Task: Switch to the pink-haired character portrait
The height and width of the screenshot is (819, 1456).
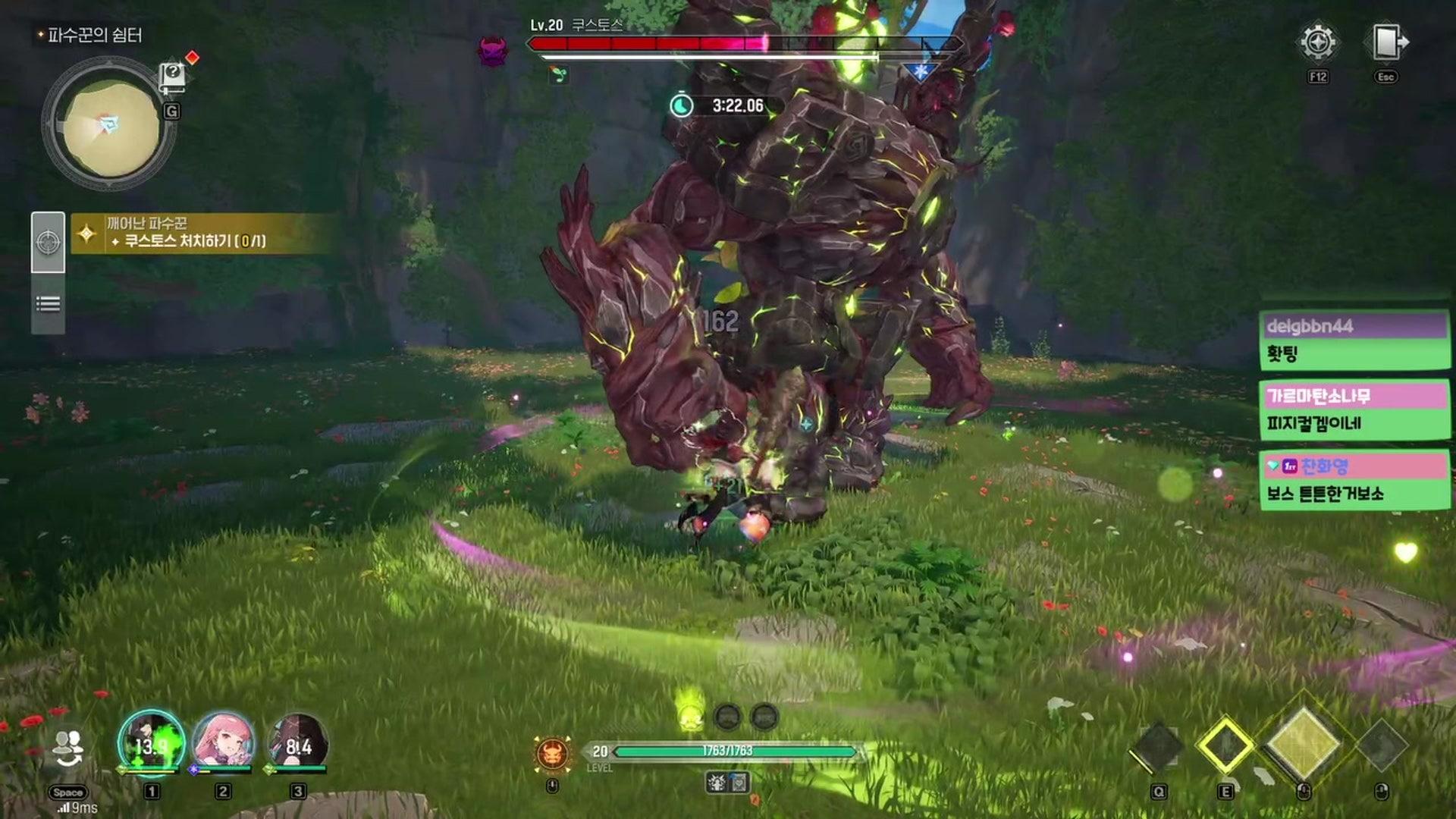Action: pyautogui.click(x=223, y=742)
